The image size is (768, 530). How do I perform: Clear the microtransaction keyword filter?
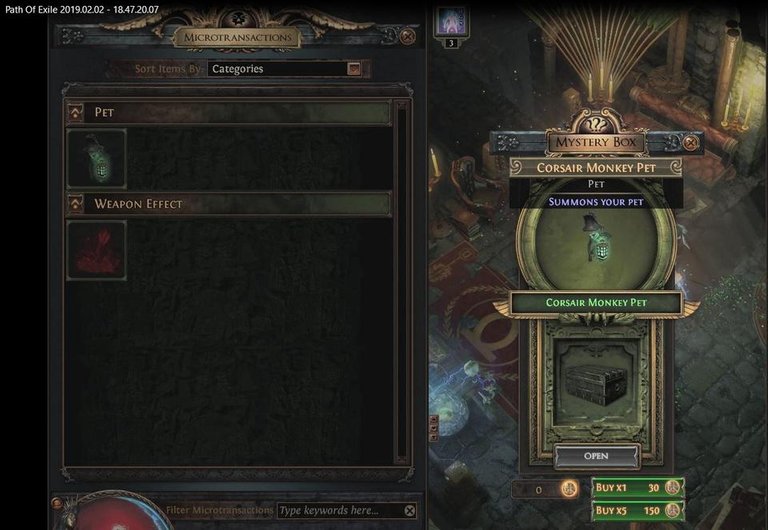coord(409,510)
